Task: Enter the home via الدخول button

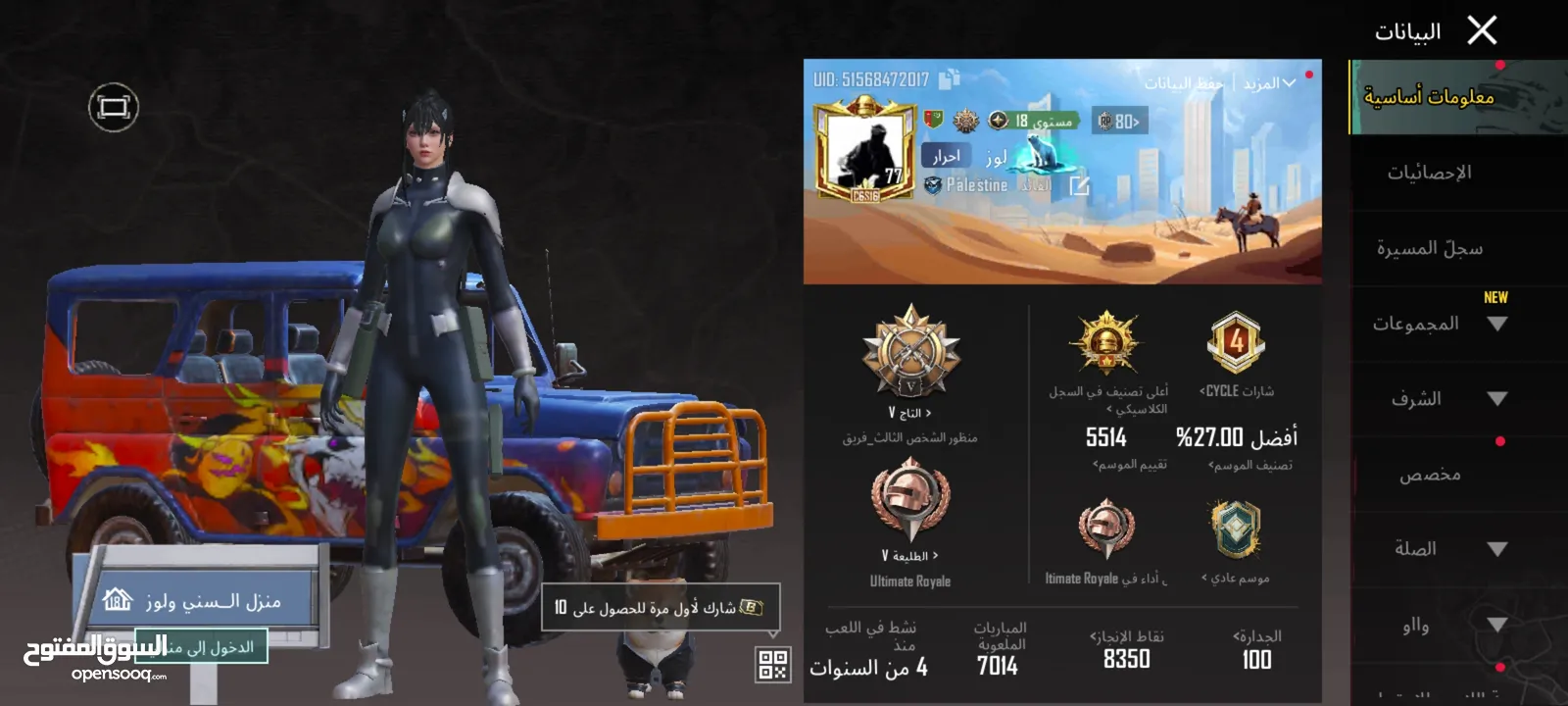Action: pyautogui.click(x=201, y=647)
